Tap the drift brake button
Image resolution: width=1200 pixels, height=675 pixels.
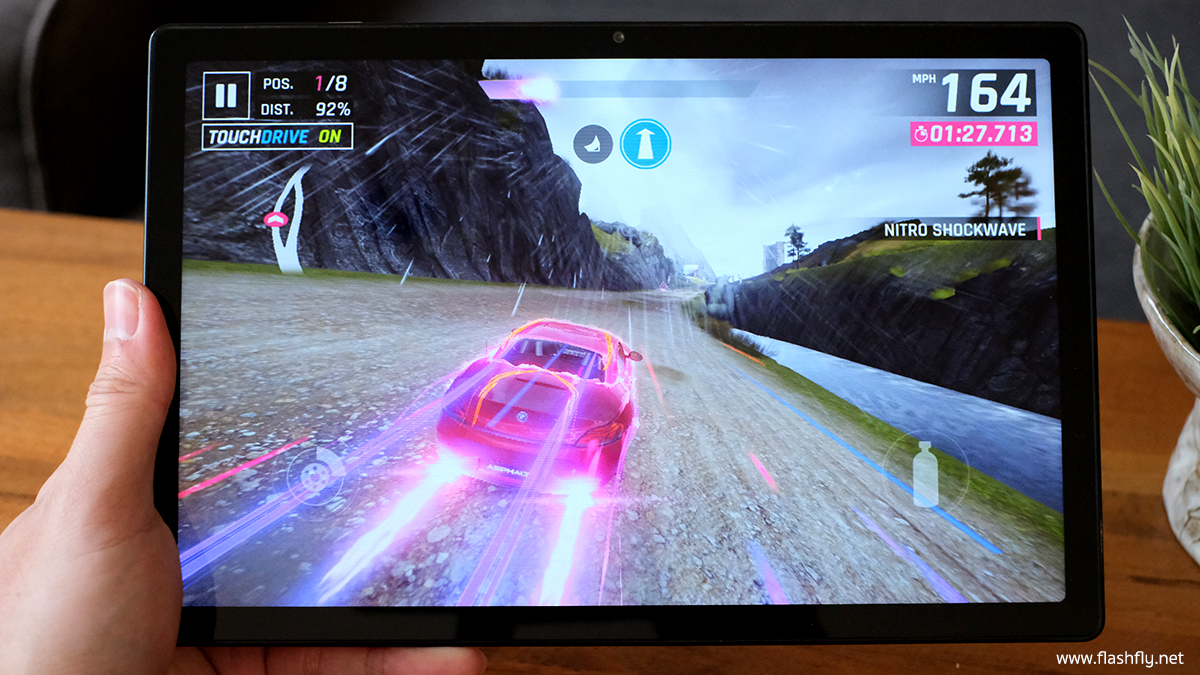point(314,474)
